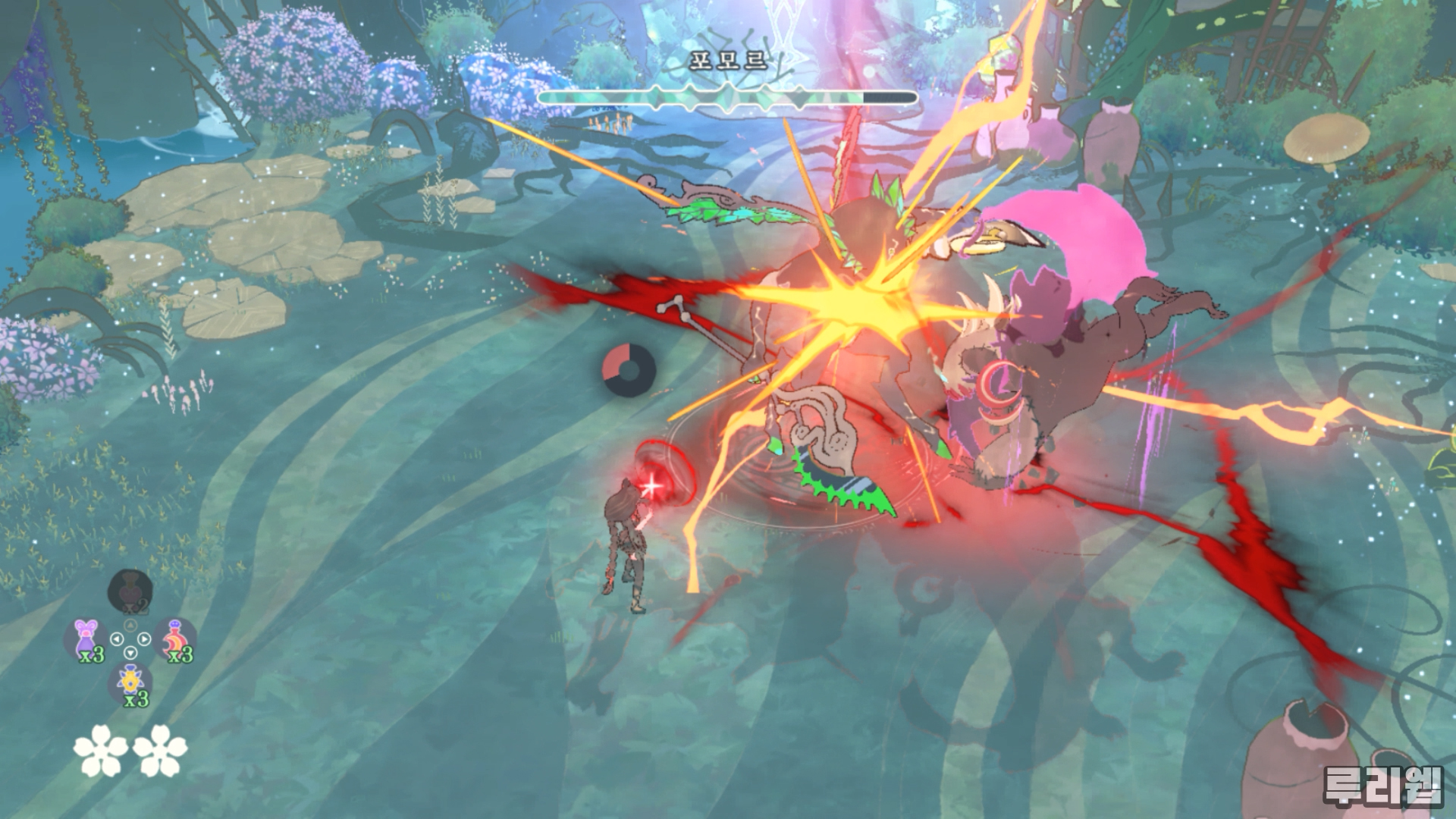Screen dimensions: 1456x819
Task: Select the purple butterfly potion slot
Action: coord(86,639)
